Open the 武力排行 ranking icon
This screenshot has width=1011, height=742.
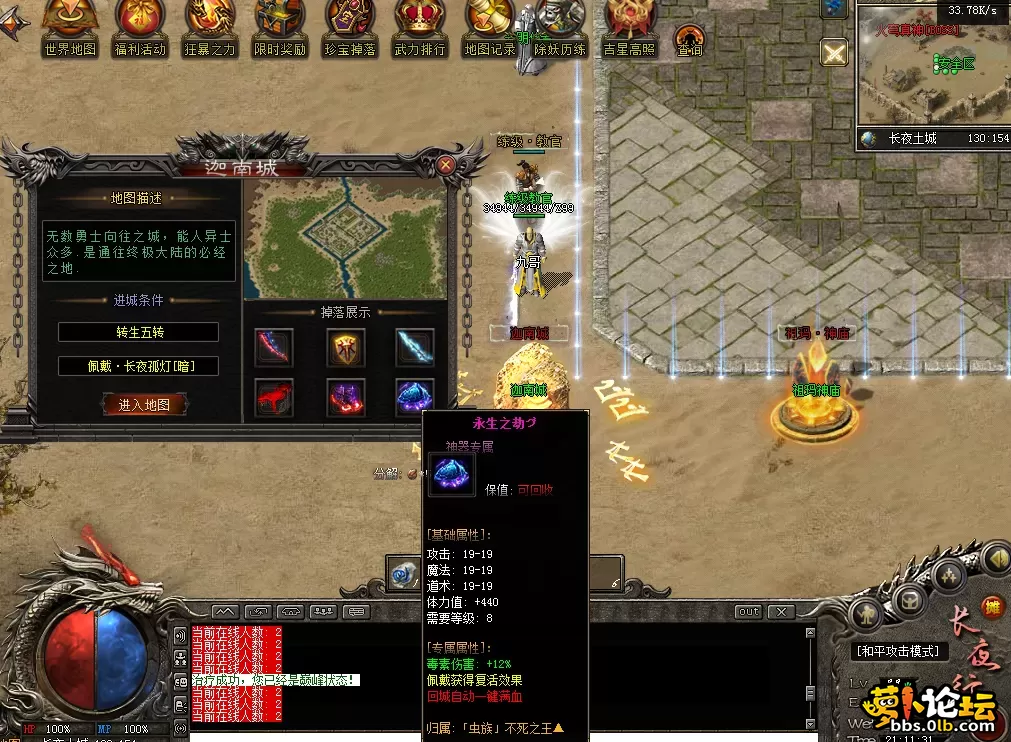click(x=420, y=27)
